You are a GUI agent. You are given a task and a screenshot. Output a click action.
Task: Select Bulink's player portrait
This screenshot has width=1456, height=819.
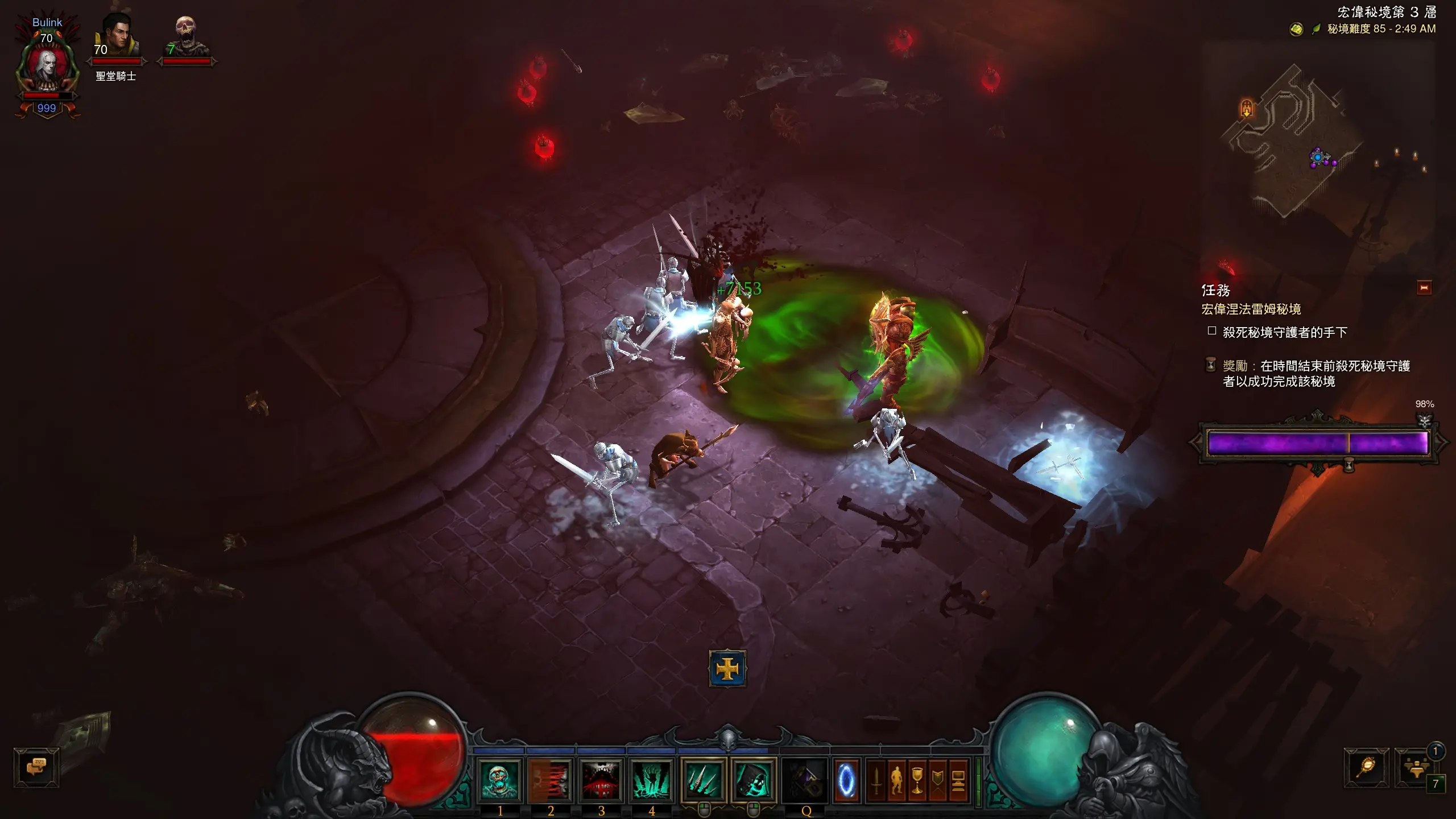click(x=47, y=68)
